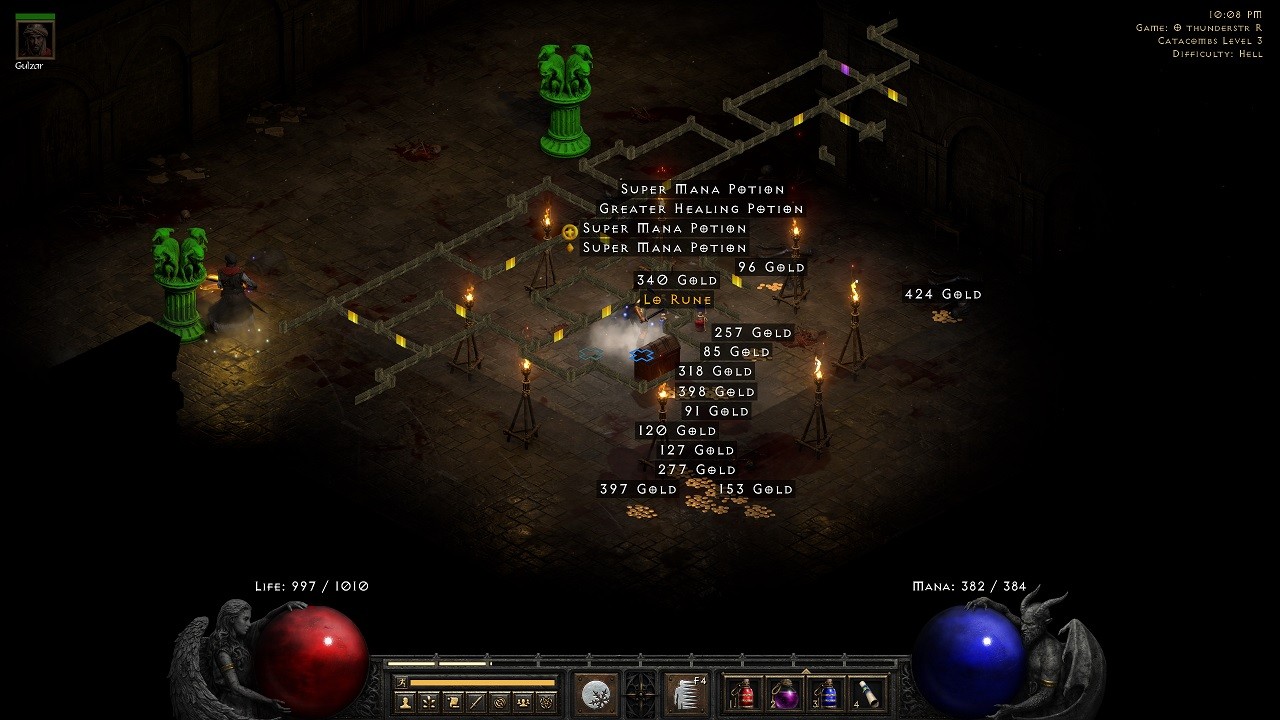Grab the 424 Gold label
The image size is (1280, 720).
943,294
